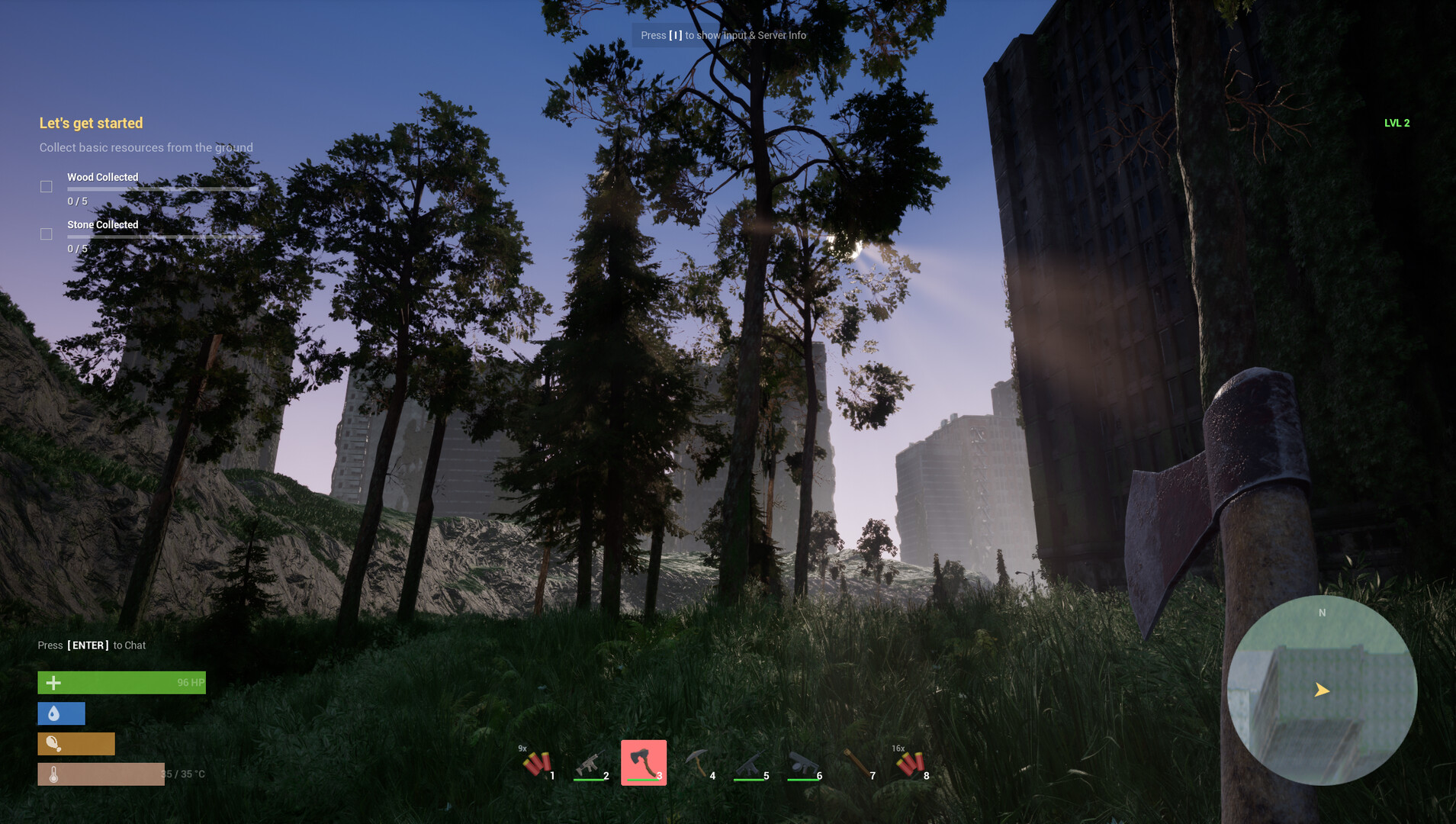Select the axe in hotbar slot 3

coord(644,761)
